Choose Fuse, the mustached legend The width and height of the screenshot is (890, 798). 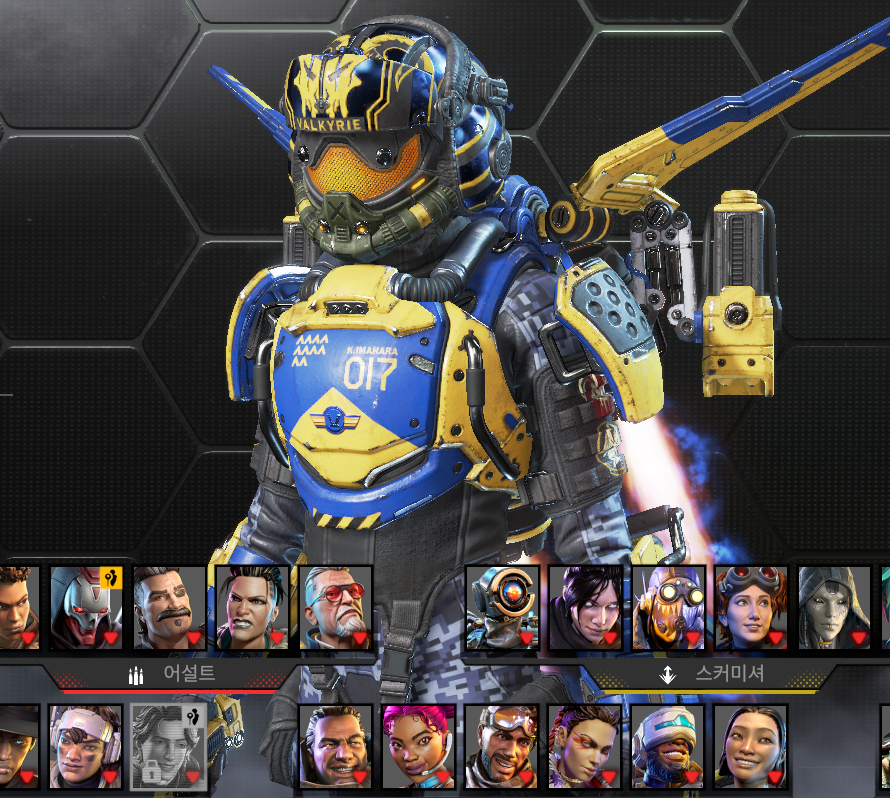169,608
